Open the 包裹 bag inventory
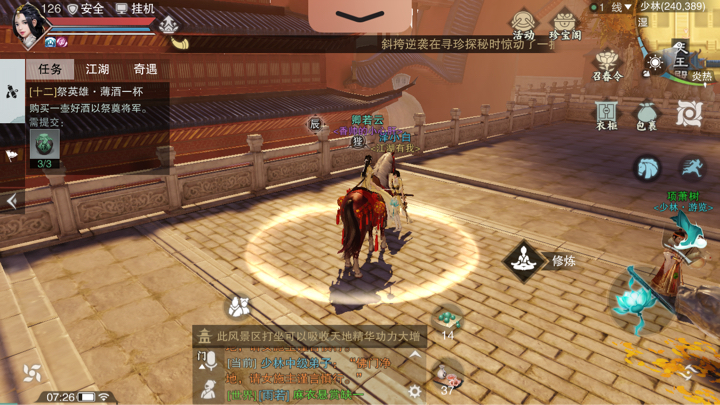Image resolution: width=720 pixels, height=405 pixels. click(647, 114)
